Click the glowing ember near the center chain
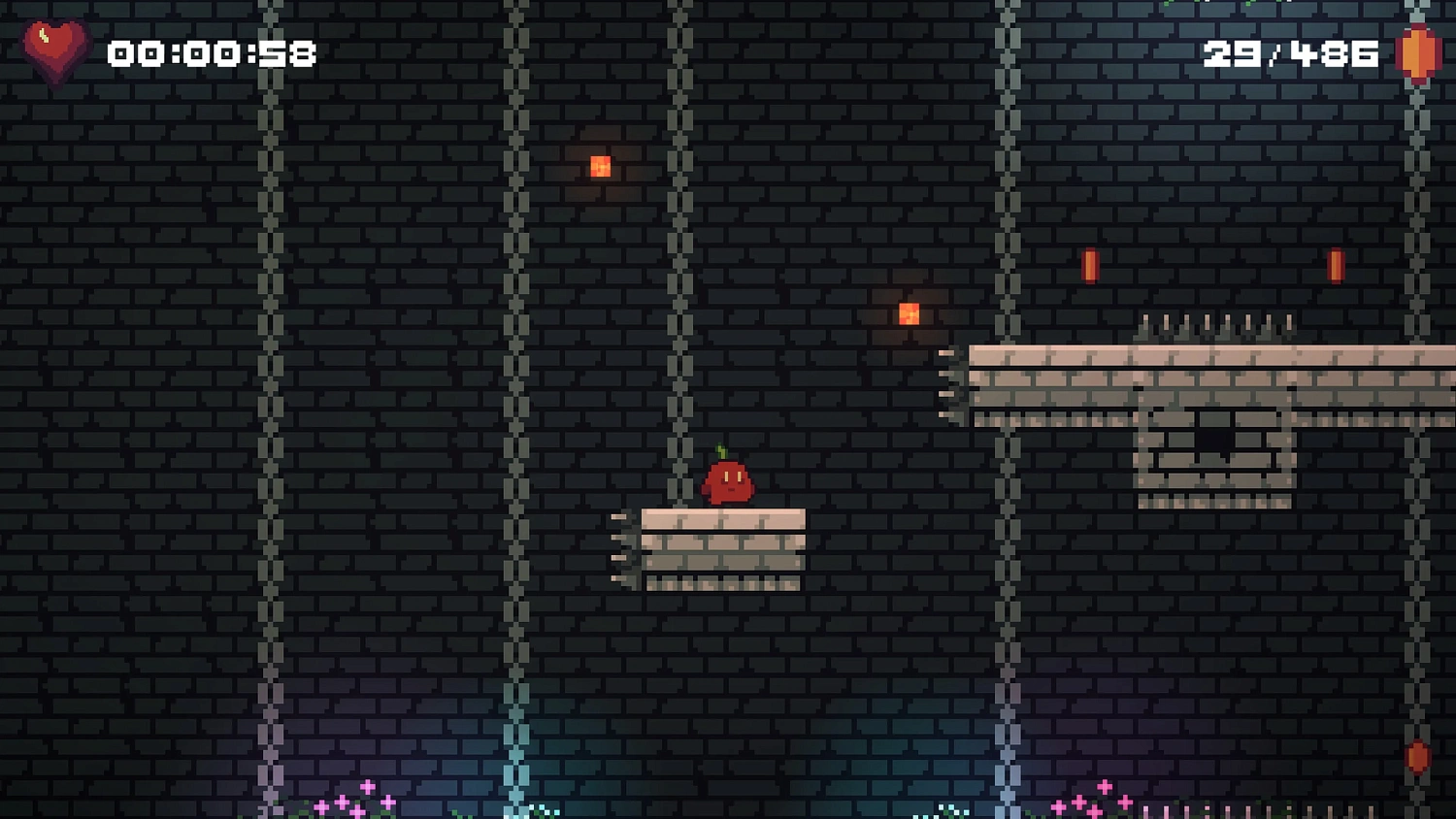The height and width of the screenshot is (819, 1456). click(x=908, y=311)
